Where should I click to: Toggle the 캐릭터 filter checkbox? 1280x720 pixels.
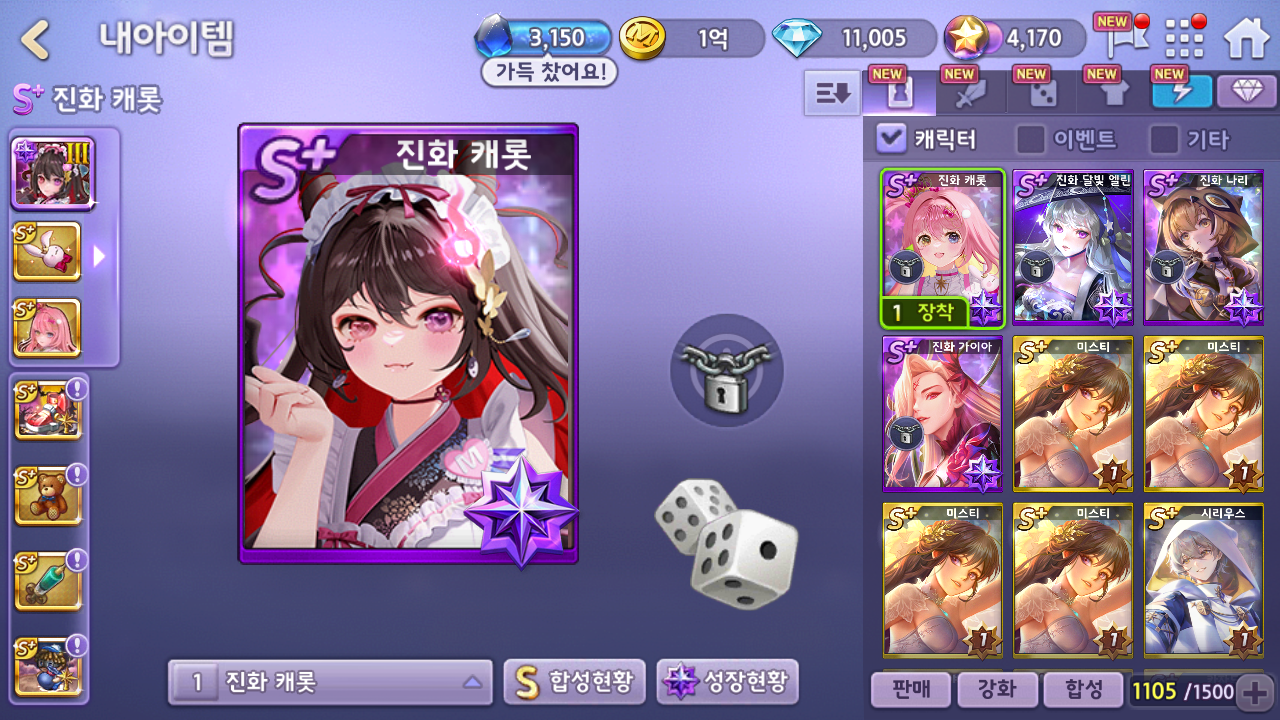click(x=891, y=139)
